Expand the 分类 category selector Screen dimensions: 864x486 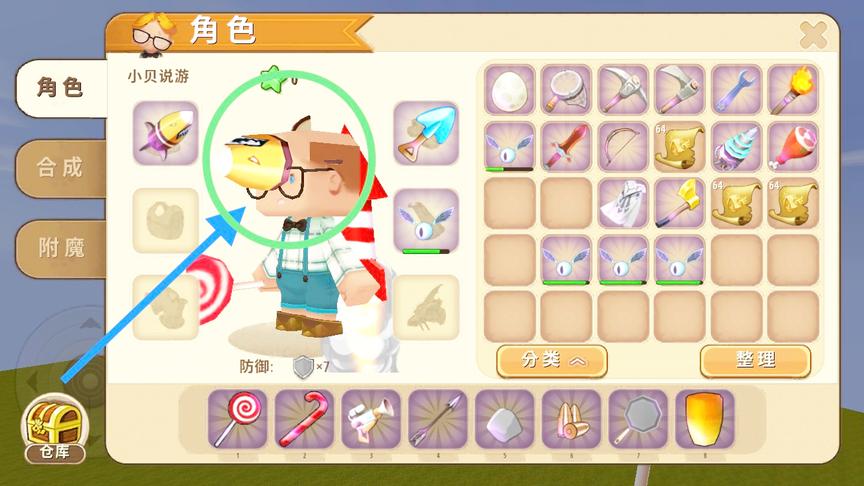(551, 360)
